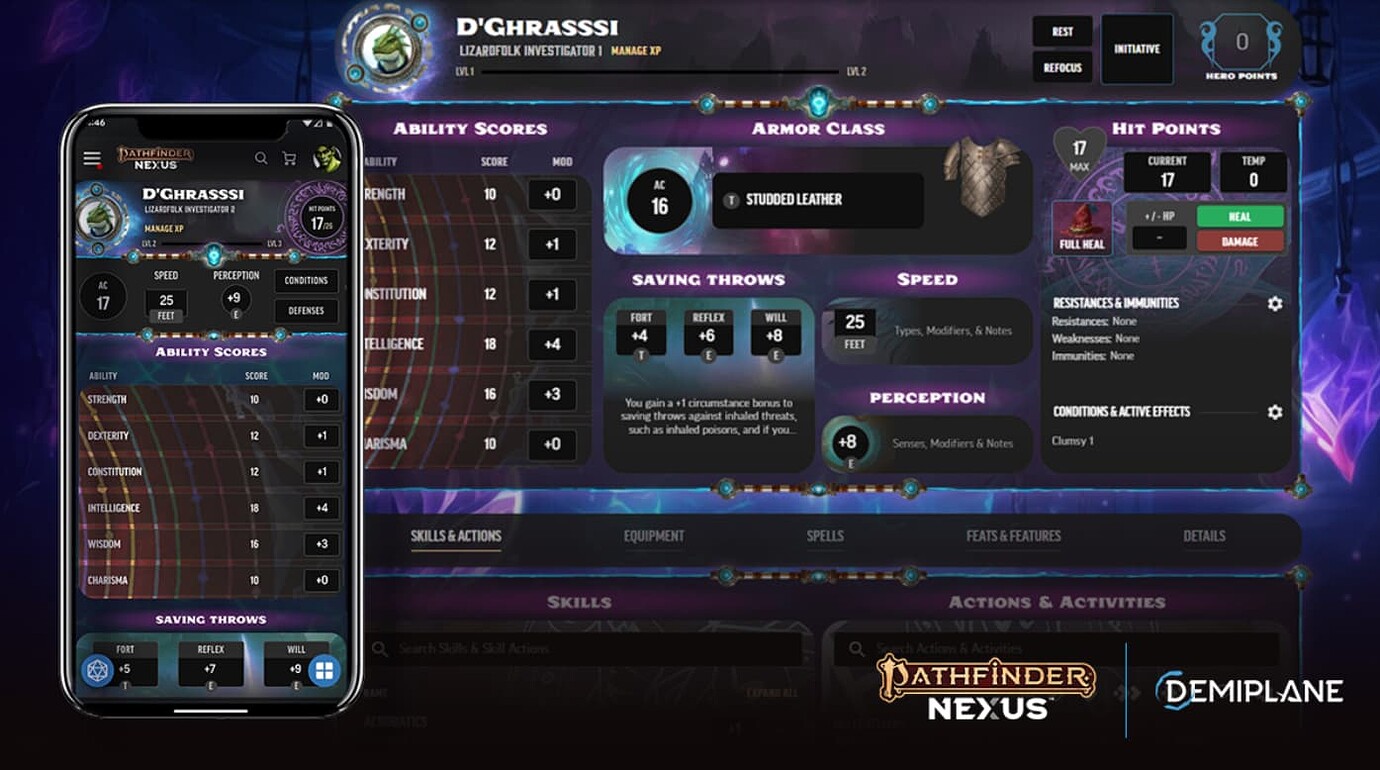Open Resistances & Immunities settings gear
Viewport: 1380px width, 770px height.
click(x=1274, y=302)
